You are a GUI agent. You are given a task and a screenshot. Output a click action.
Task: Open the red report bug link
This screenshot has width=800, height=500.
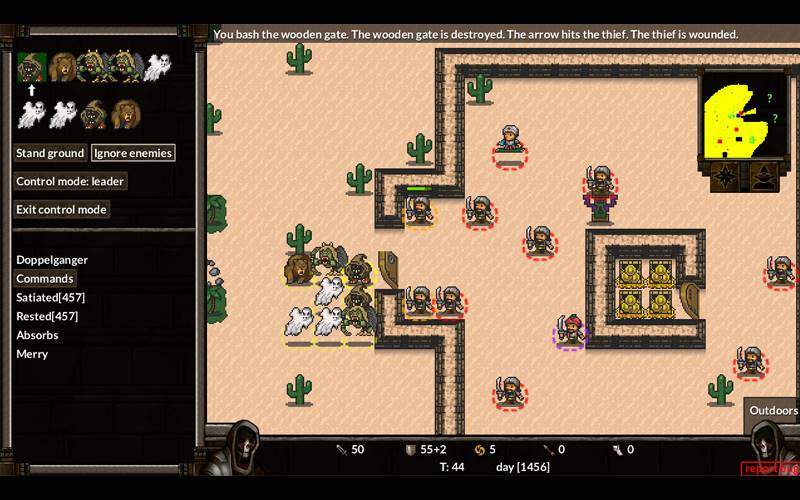pos(769,468)
